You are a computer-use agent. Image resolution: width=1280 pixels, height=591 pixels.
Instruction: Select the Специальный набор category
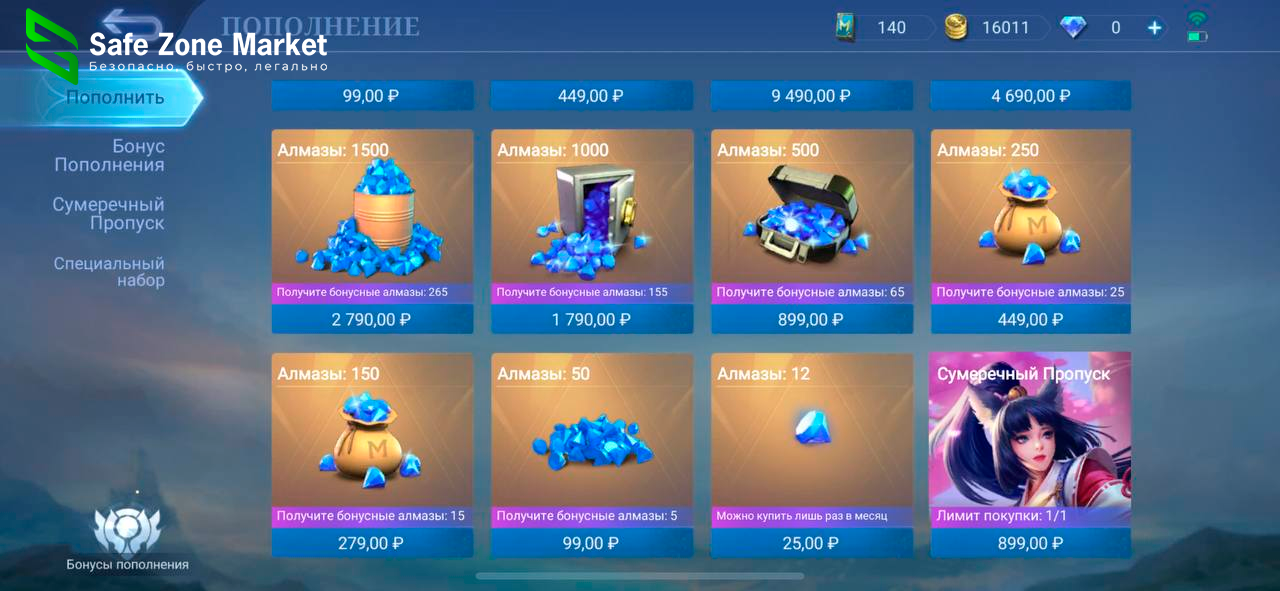110,271
